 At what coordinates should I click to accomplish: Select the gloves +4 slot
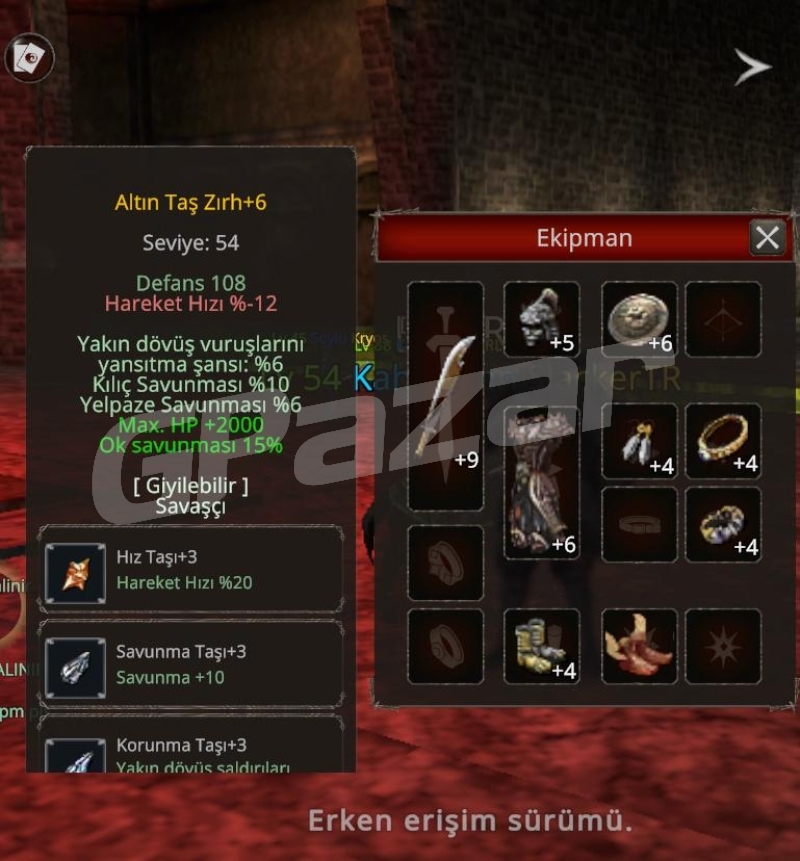coord(541,646)
